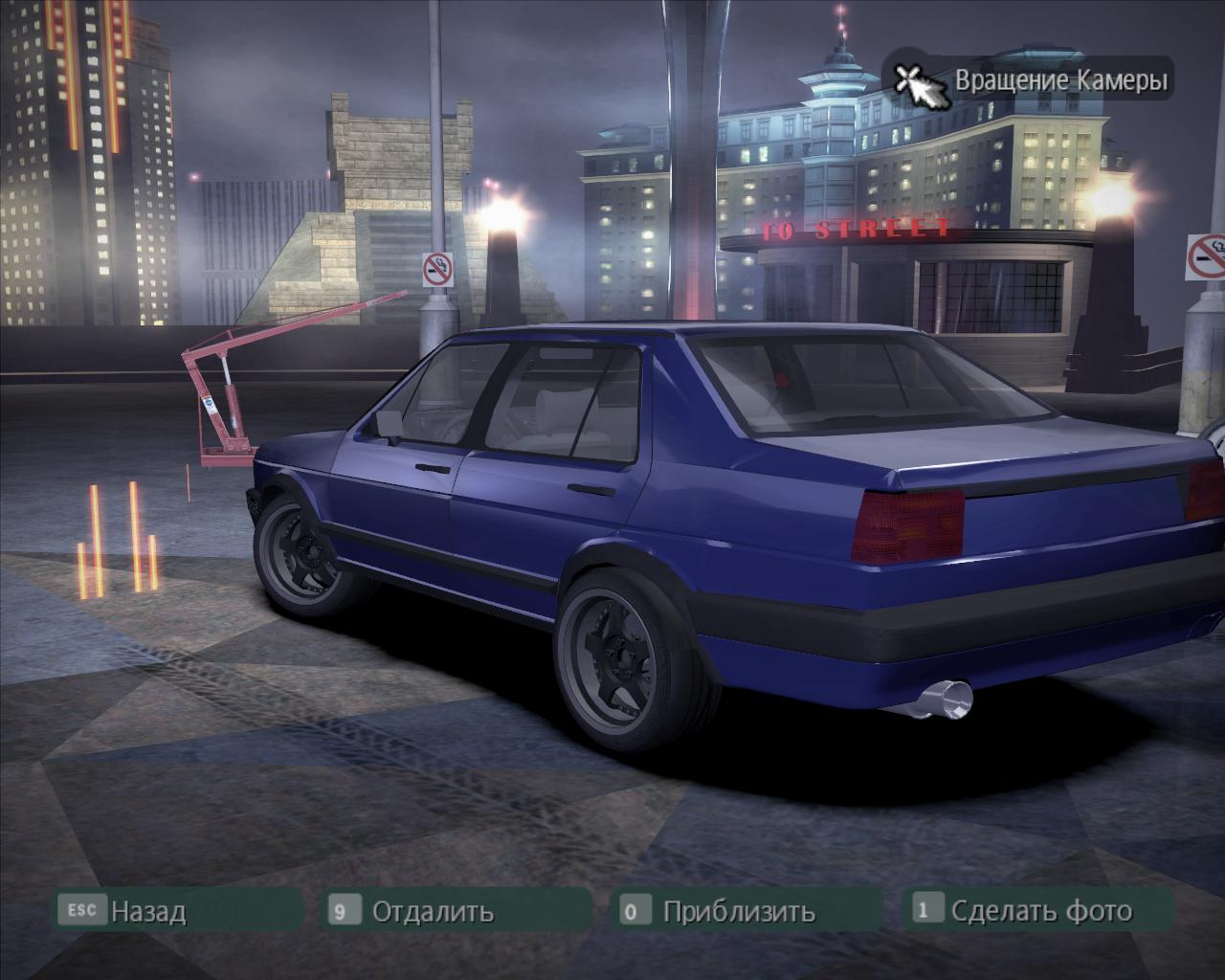Image resolution: width=1225 pixels, height=980 pixels.
Task: Take a photo via Сделать фото
Action: [x=1040, y=910]
